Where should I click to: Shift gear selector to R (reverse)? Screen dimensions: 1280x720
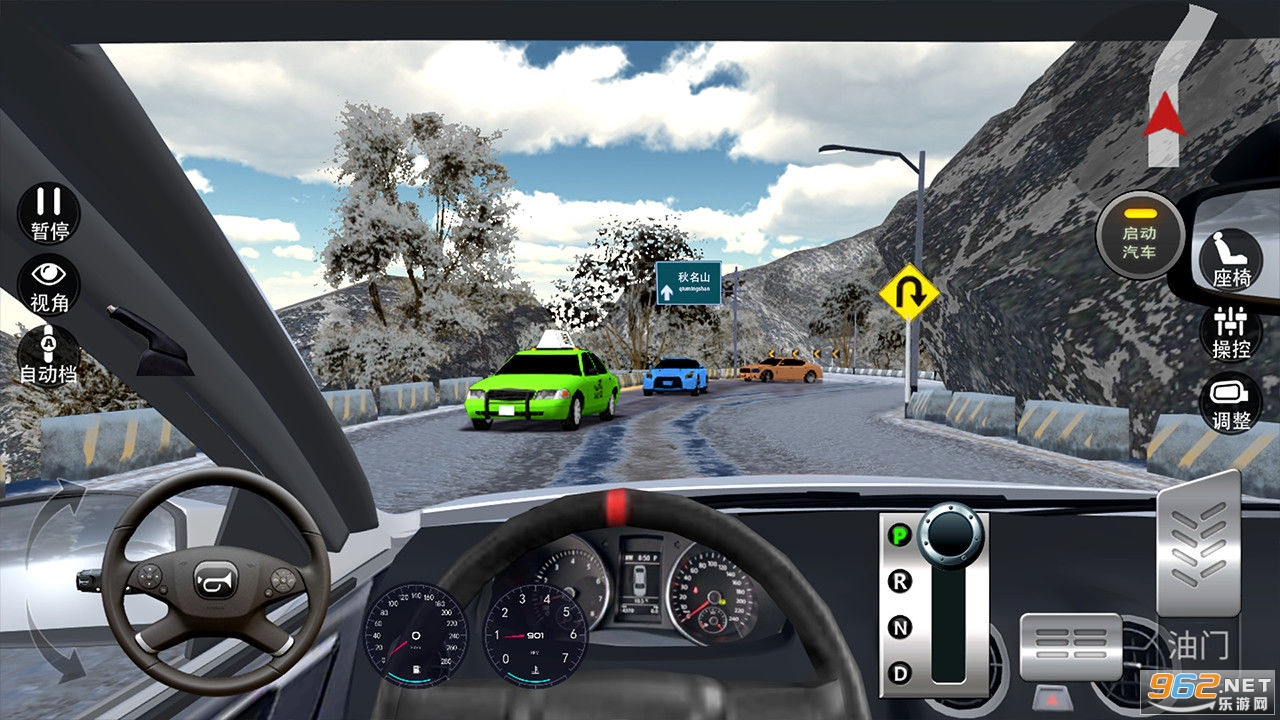pyautogui.click(x=900, y=581)
